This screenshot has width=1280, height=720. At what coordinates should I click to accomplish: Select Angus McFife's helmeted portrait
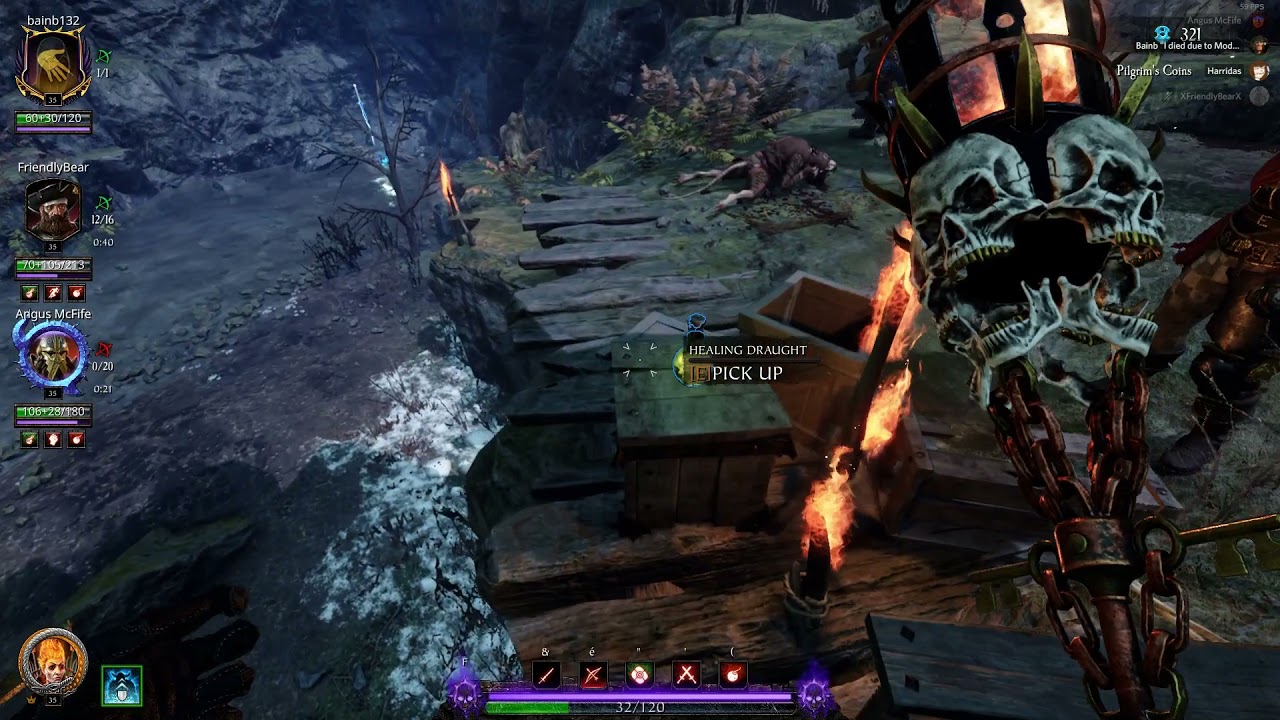pos(53,356)
